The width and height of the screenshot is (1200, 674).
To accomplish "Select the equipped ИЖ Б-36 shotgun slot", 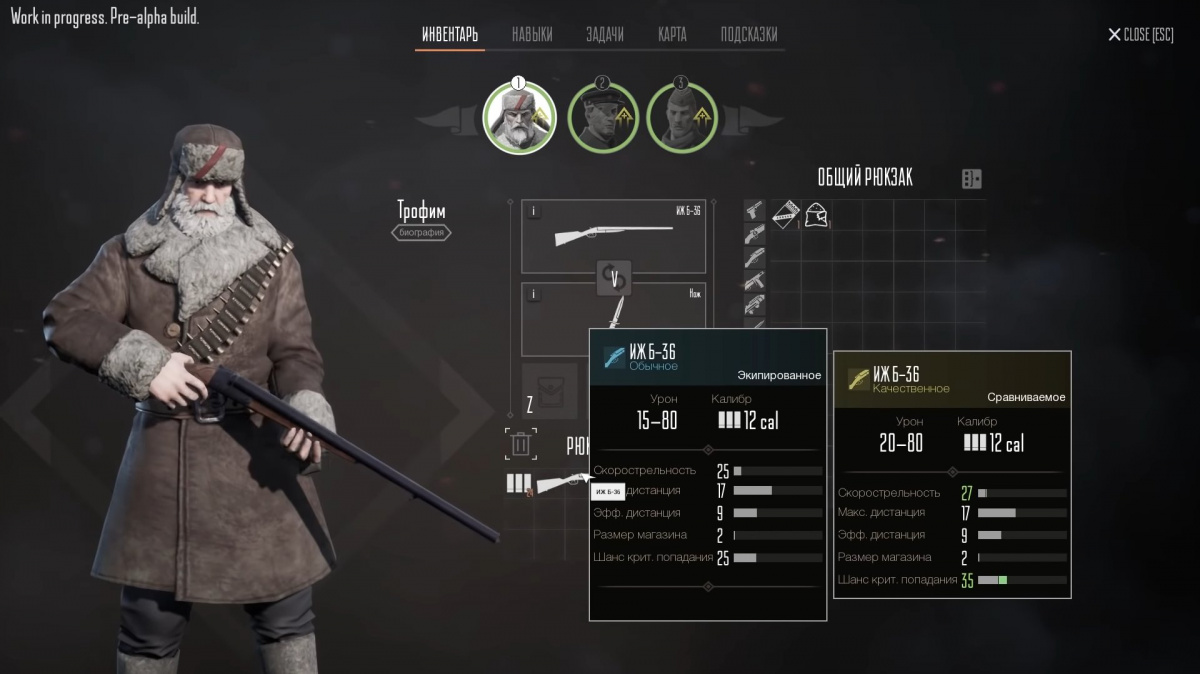I will click(613, 236).
